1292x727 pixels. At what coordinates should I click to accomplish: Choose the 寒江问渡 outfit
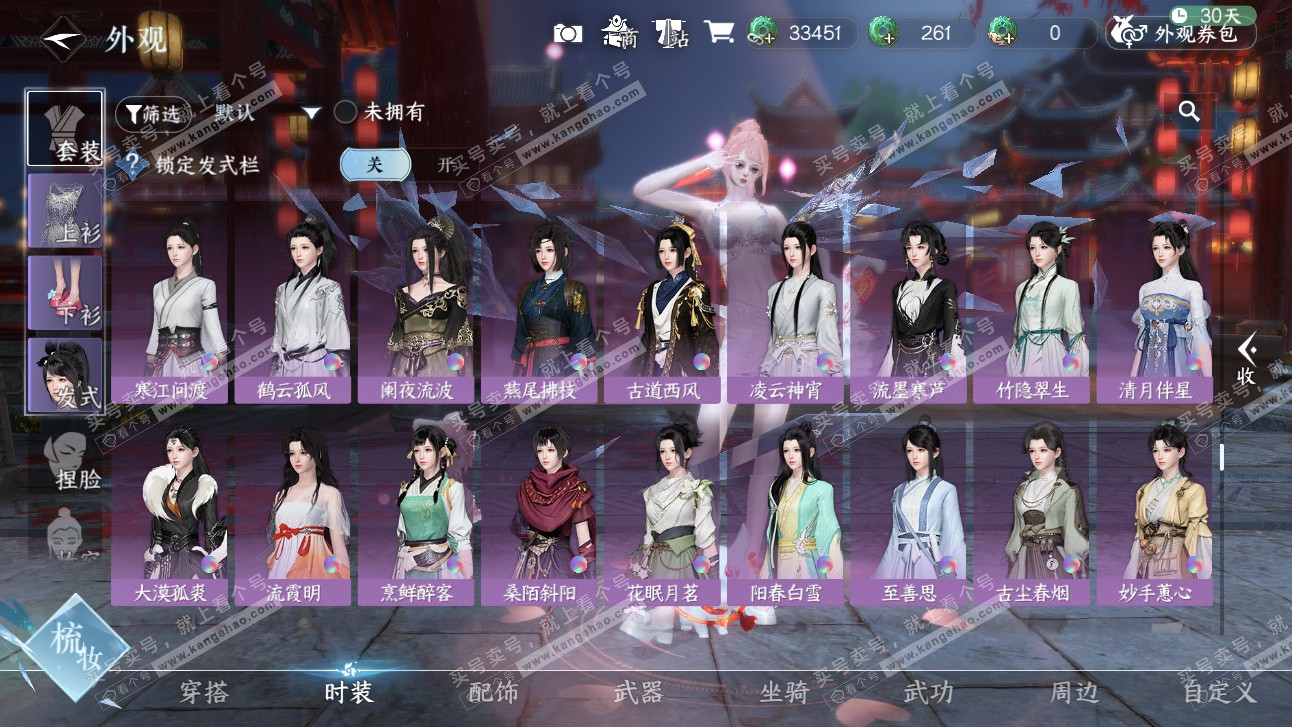(x=170, y=310)
